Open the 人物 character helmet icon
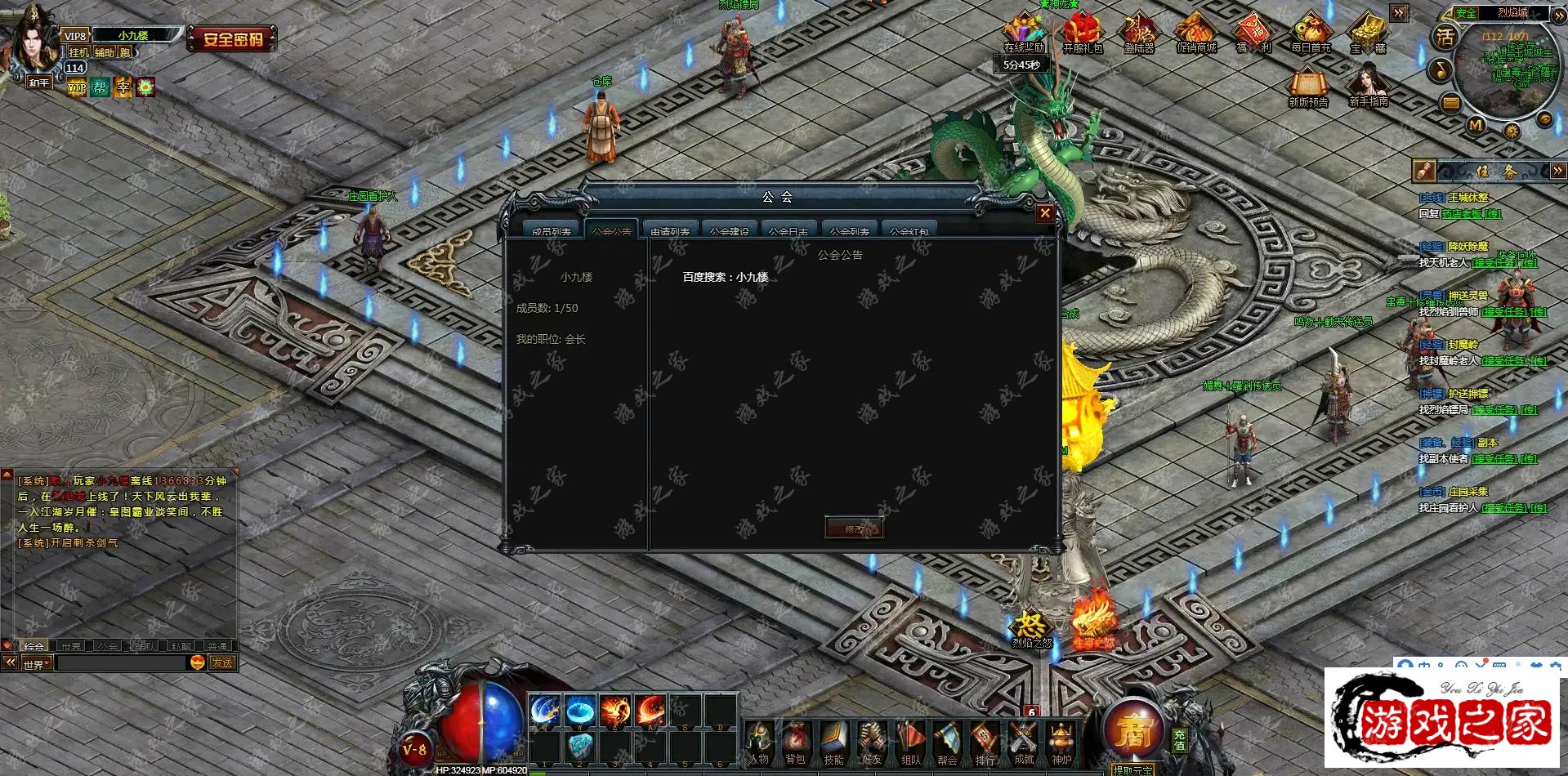 point(759,742)
